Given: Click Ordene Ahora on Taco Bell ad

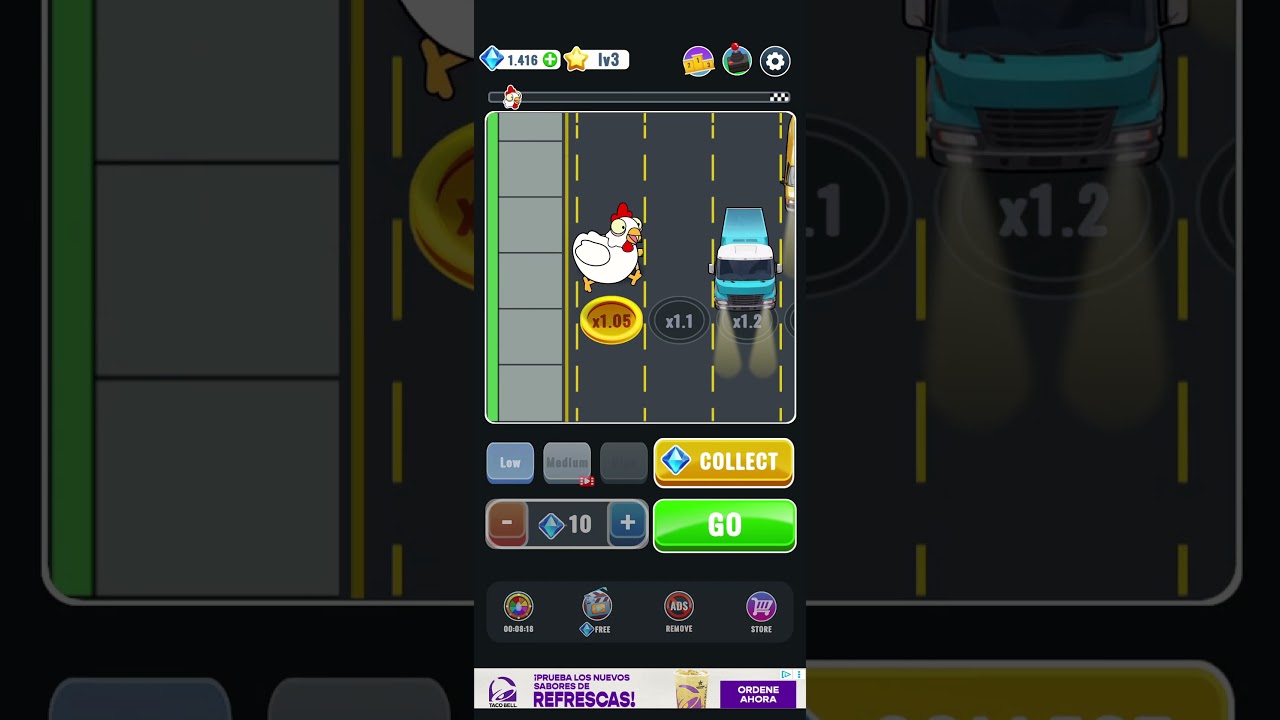Looking at the screenshot, I should (x=757, y=694).
